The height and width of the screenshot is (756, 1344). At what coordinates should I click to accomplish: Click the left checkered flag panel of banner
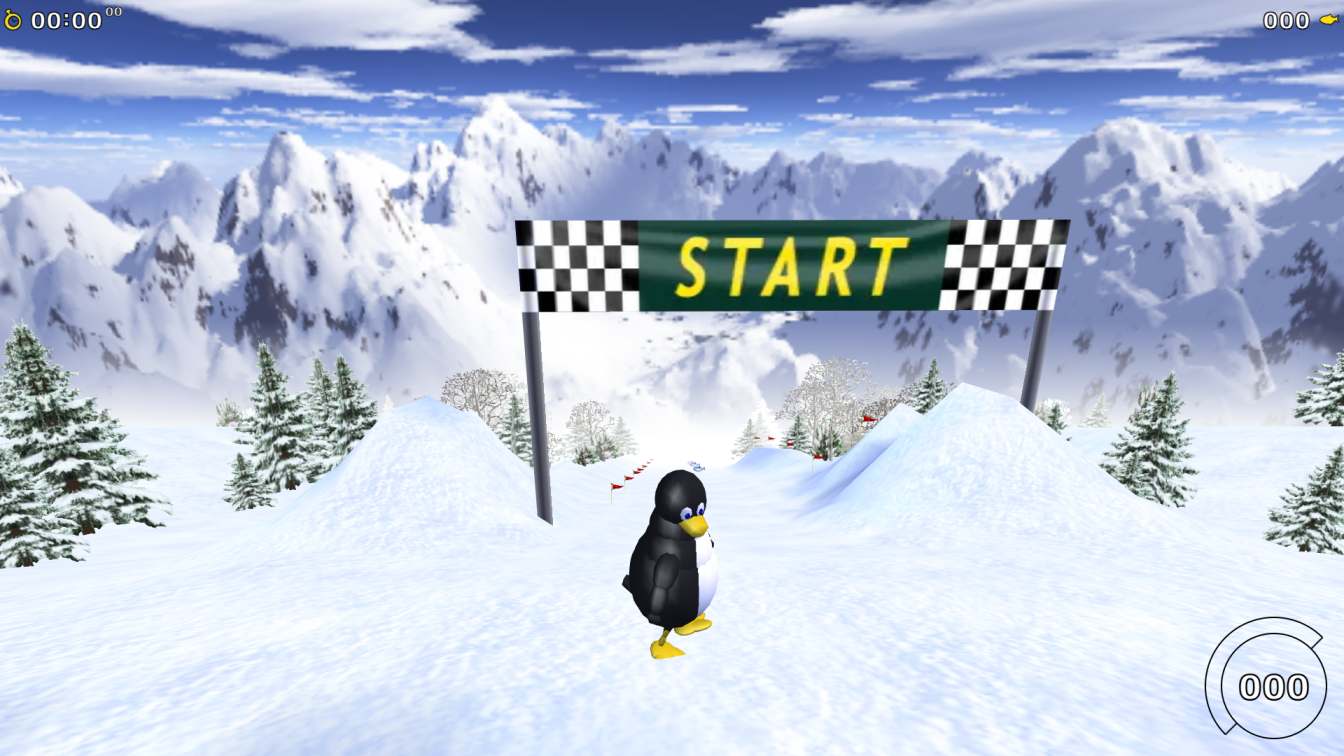pos(575,265)
